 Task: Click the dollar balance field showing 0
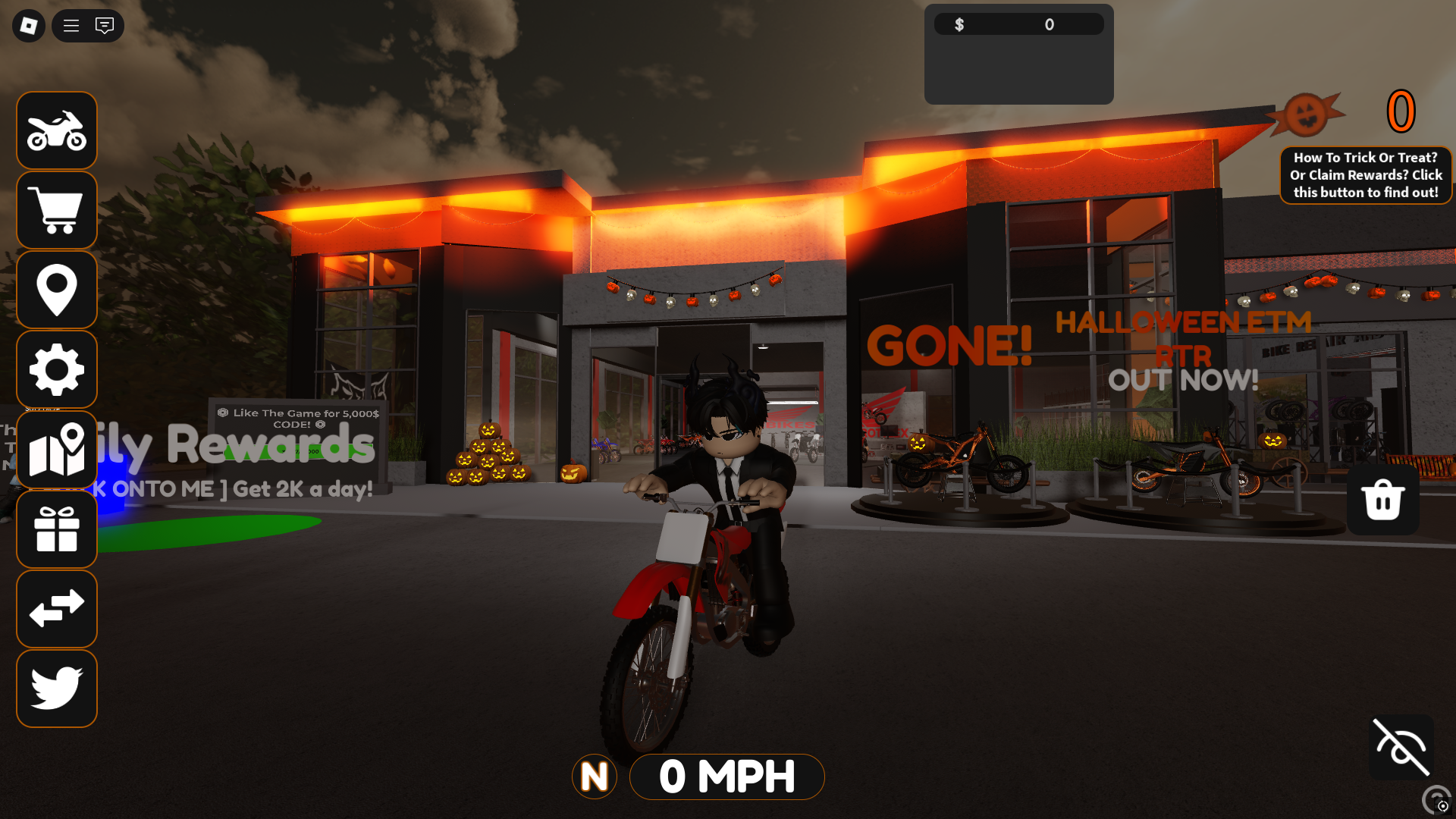coord(1018,24)
